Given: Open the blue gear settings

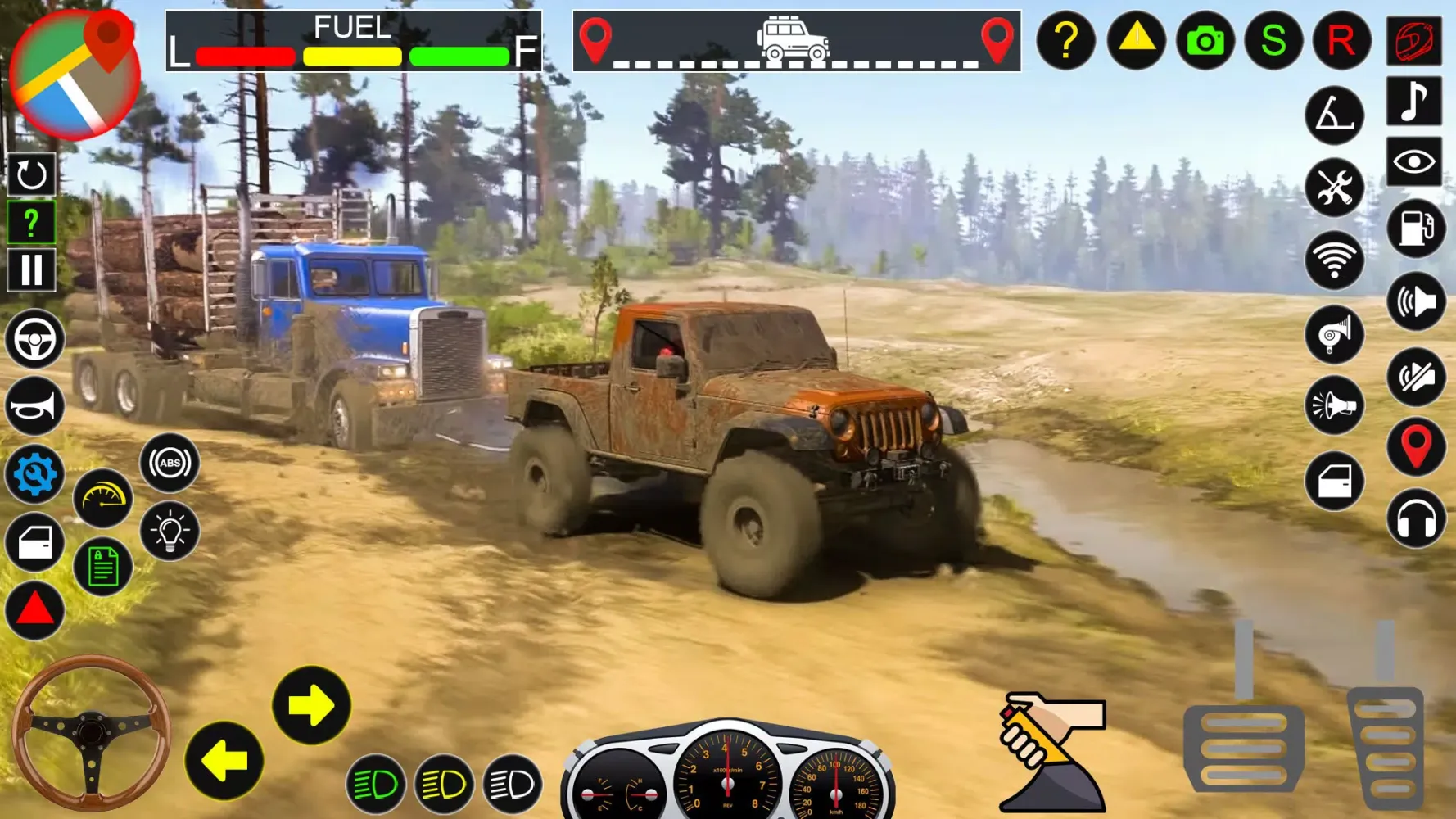Looking at the screenshot, I should pyautogui.click(x=34, y=474).
